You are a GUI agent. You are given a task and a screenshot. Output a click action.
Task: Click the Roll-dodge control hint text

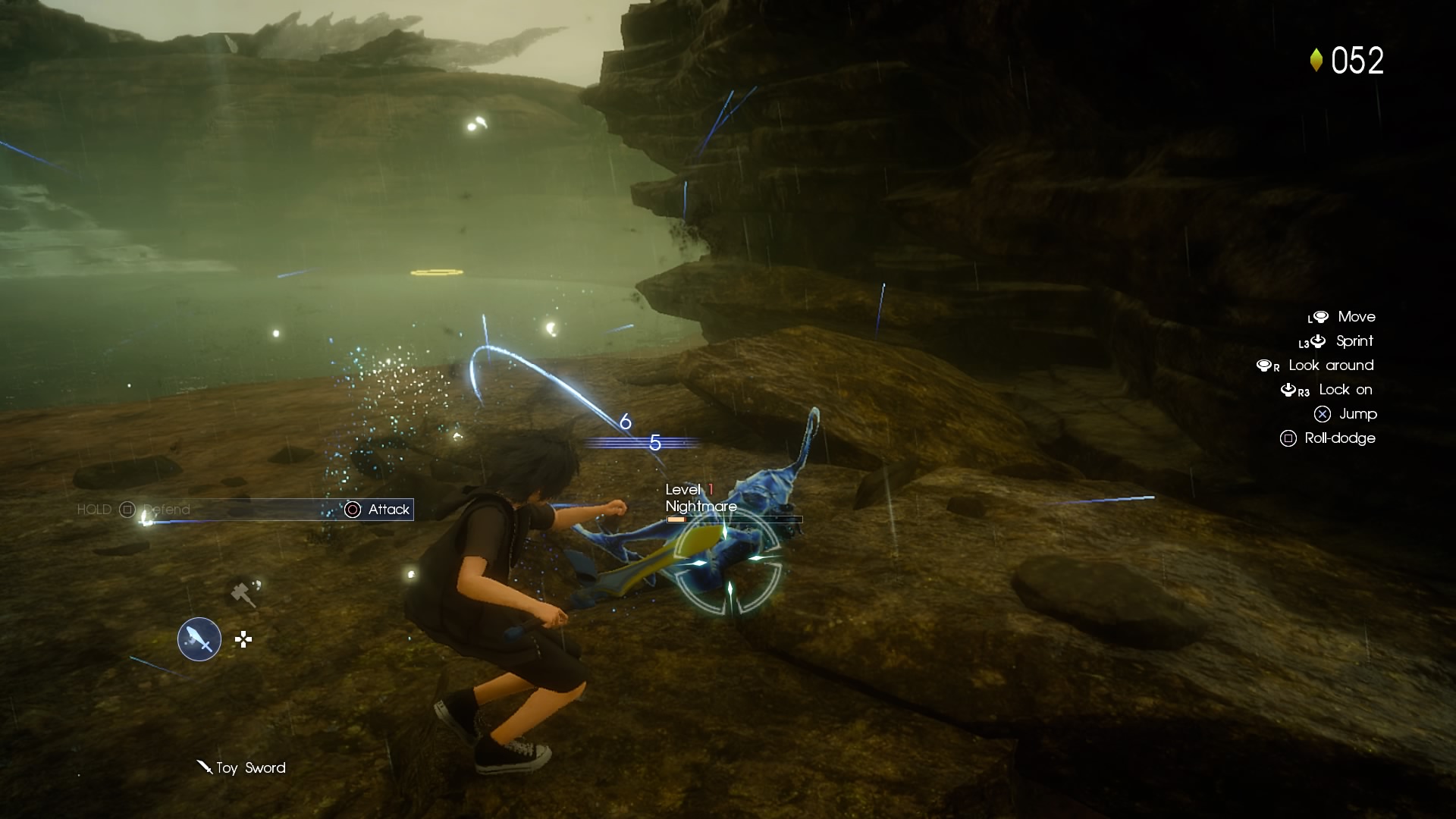point(1339,438)
